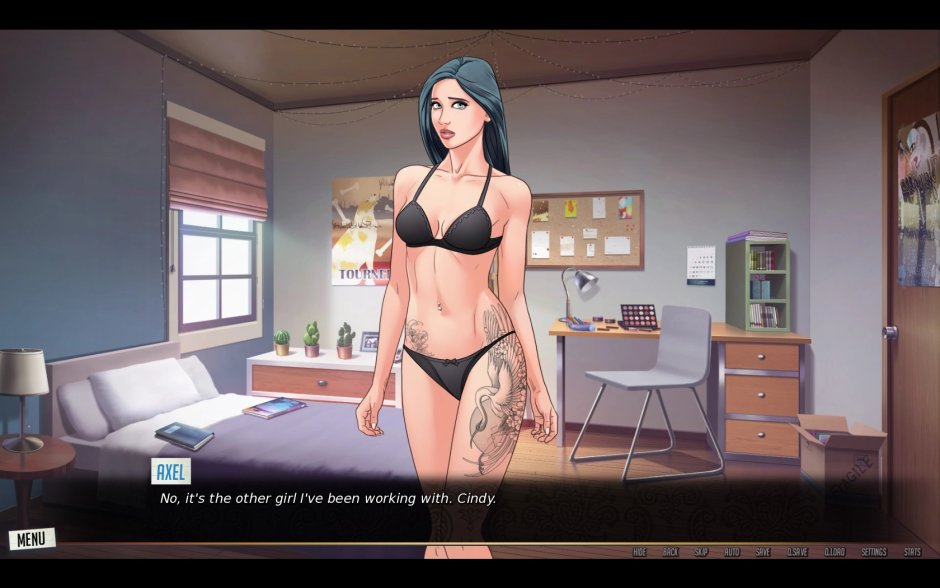Quick load with Q.LOAD
This screenshot has width=940, height=588.
(835, 552)
